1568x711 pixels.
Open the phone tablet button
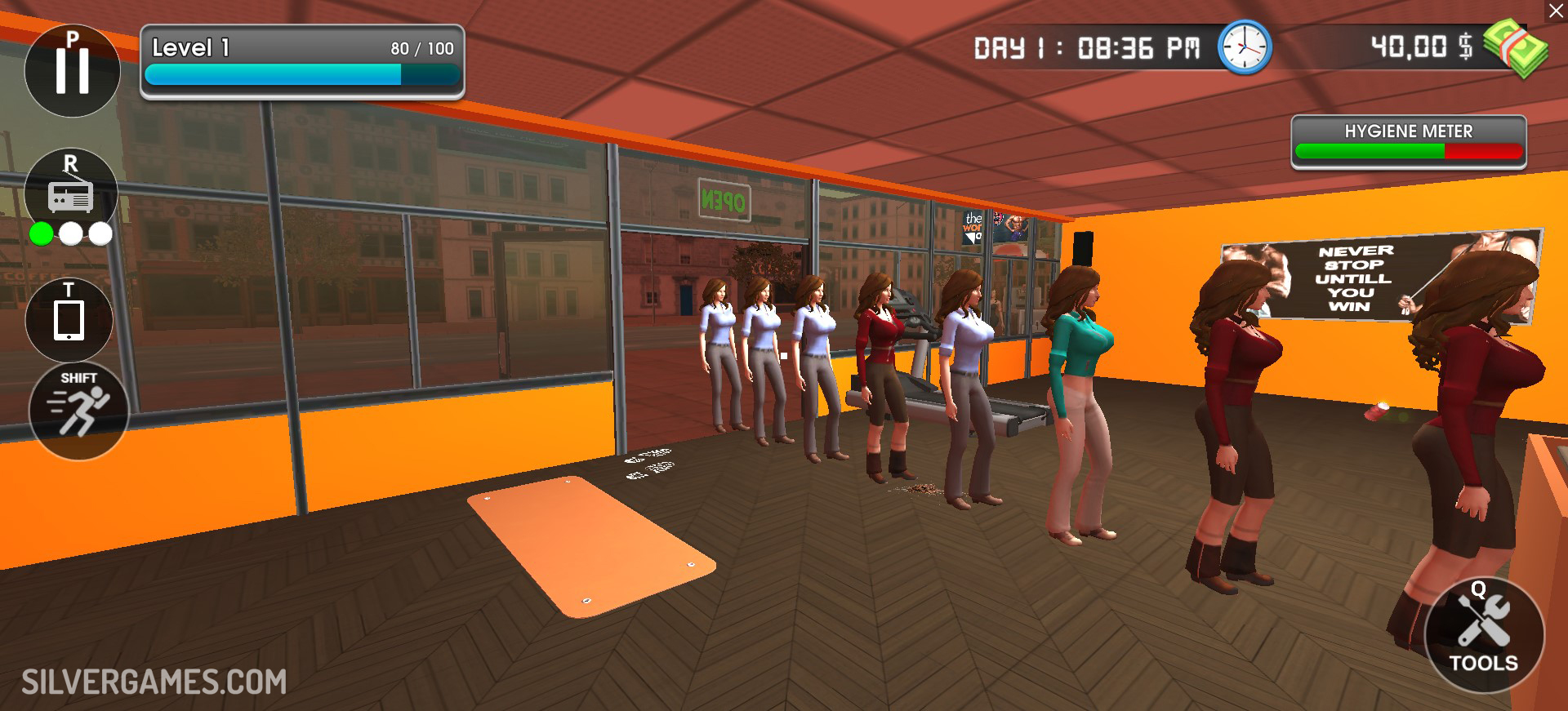click(69, 319)
